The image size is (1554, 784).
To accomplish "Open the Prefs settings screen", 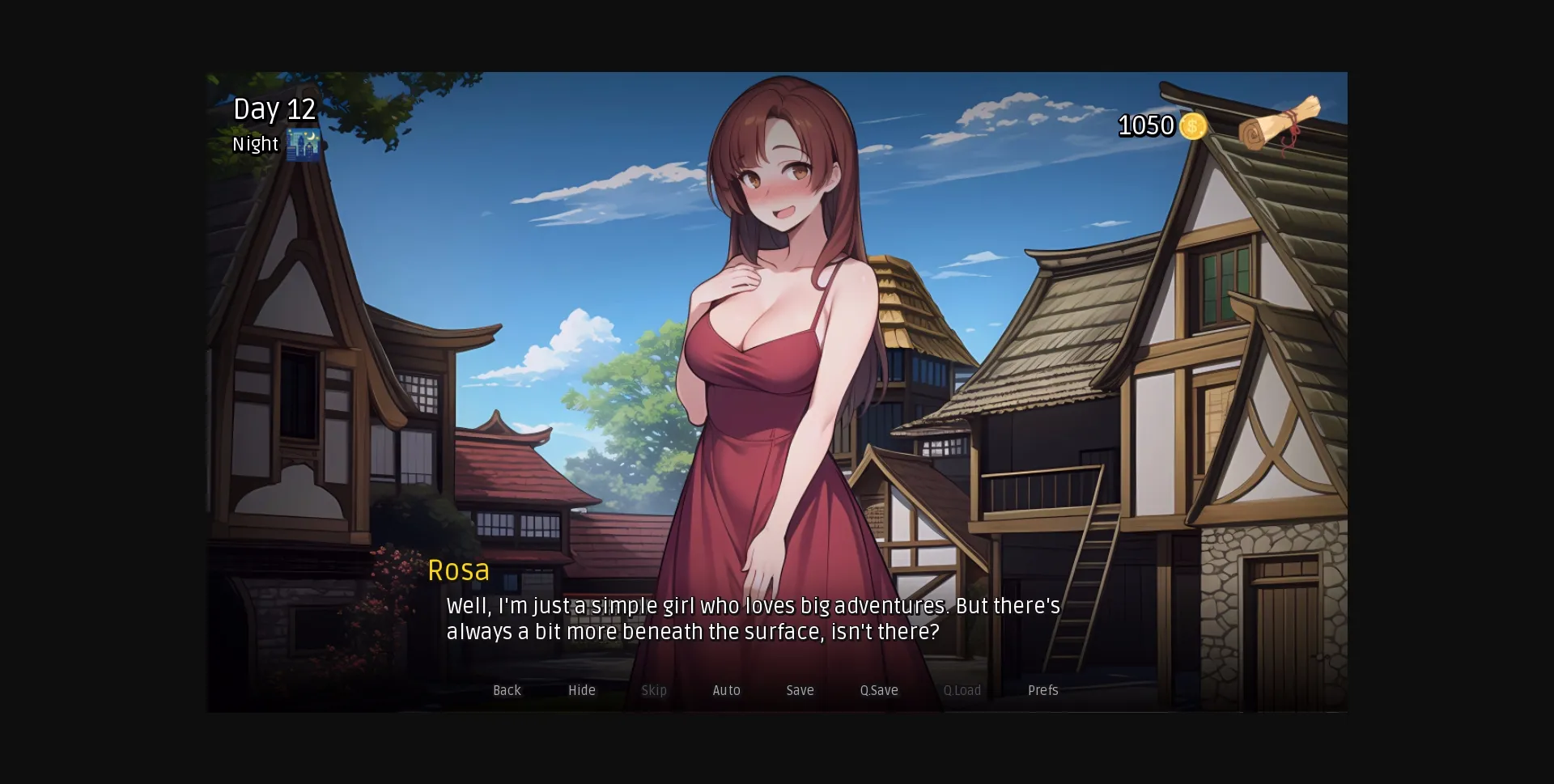I will click(1042, 690).
